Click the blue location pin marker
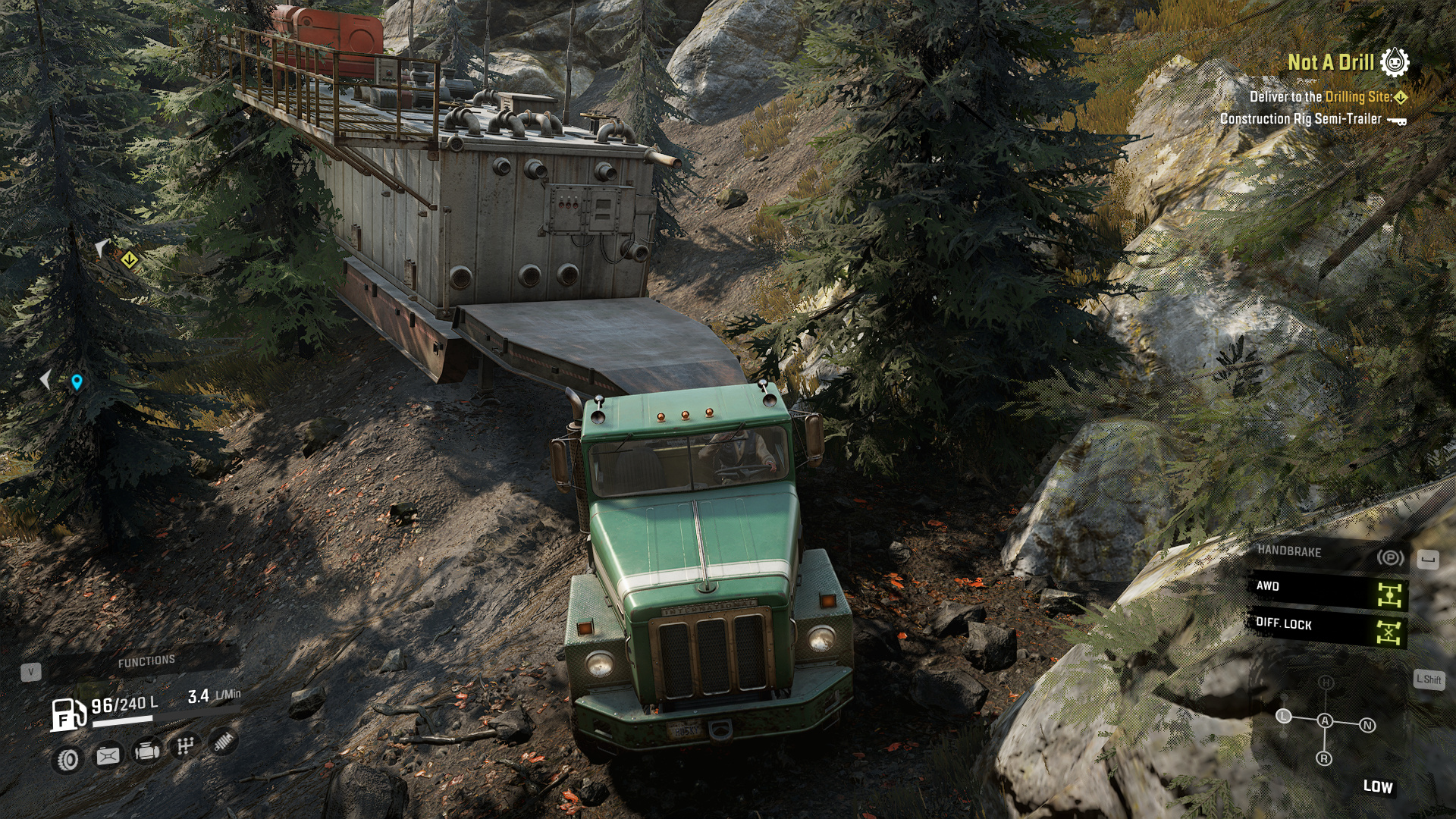This screenshot has width=1456, height=819. 77,381
